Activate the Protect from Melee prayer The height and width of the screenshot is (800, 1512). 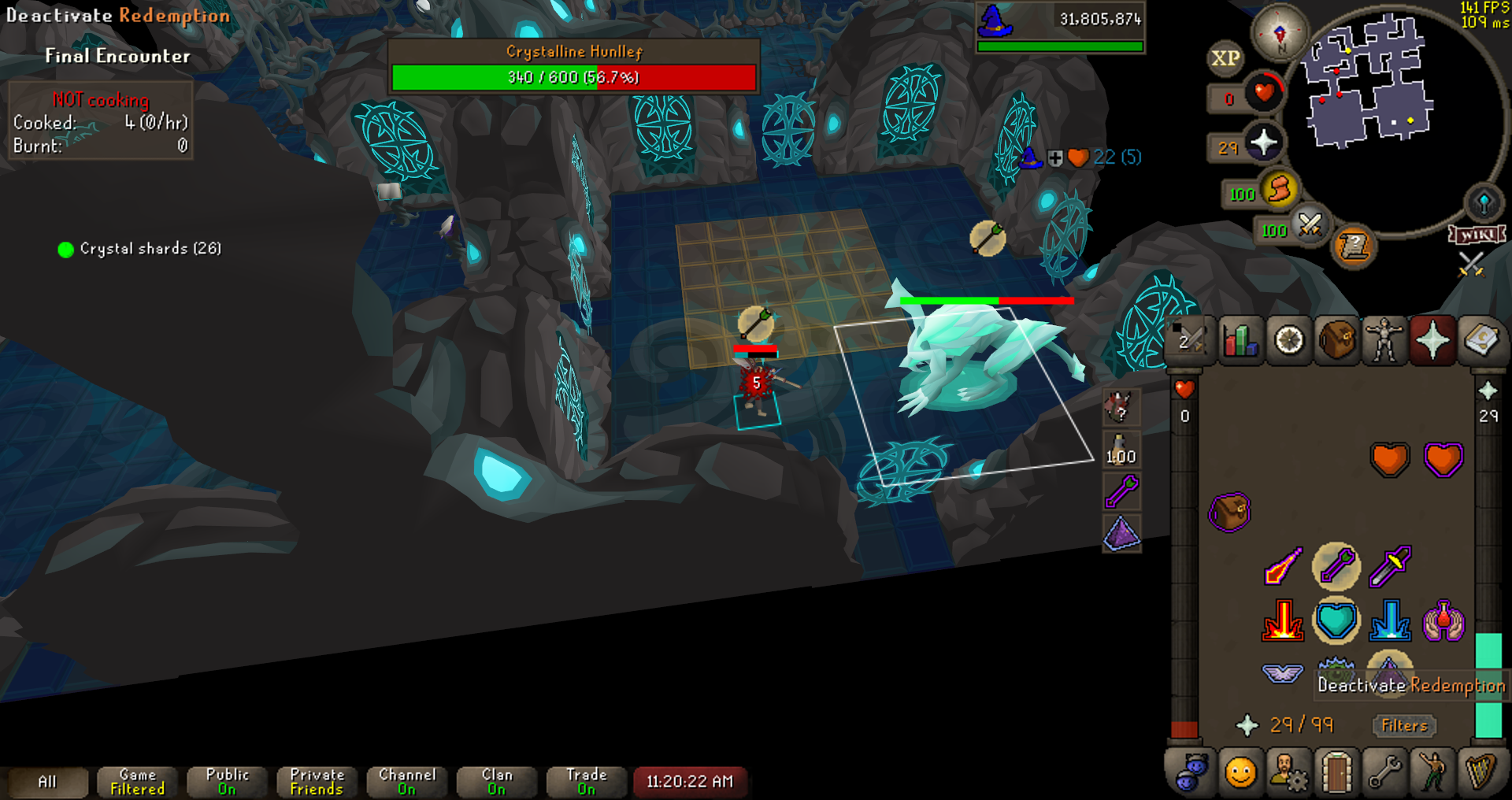(1390, 565)
